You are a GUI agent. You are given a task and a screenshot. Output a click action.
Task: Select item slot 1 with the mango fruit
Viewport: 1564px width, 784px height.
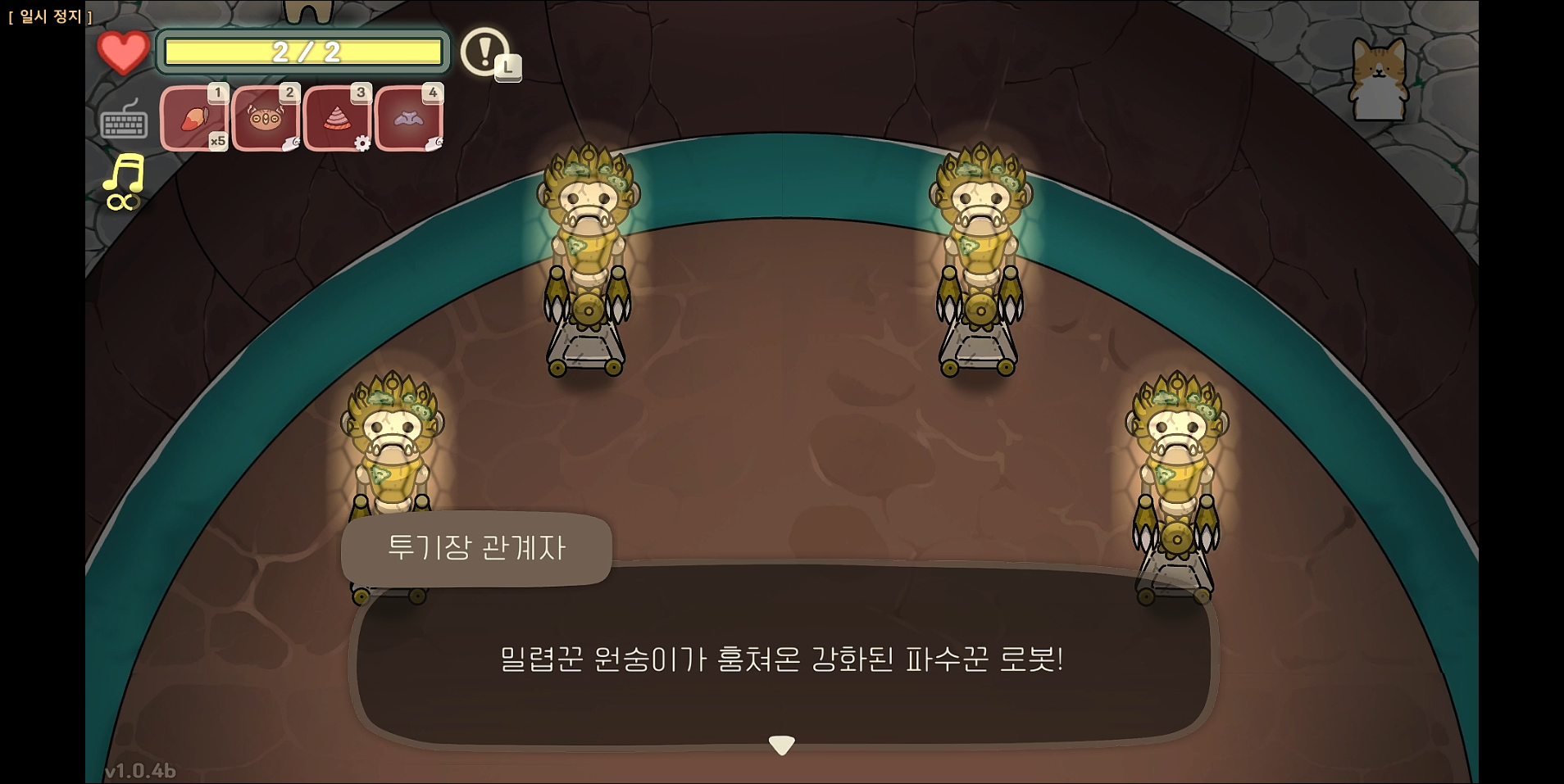click(x=195, y=117)
